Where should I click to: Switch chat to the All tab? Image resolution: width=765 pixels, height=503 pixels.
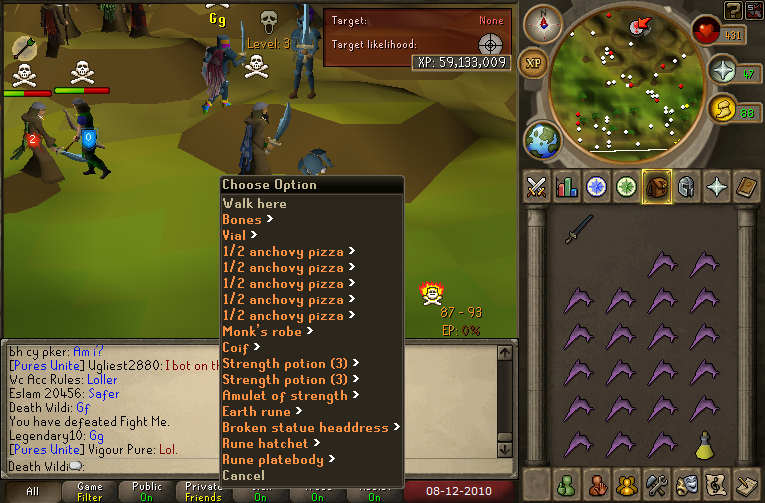(33, 491)
